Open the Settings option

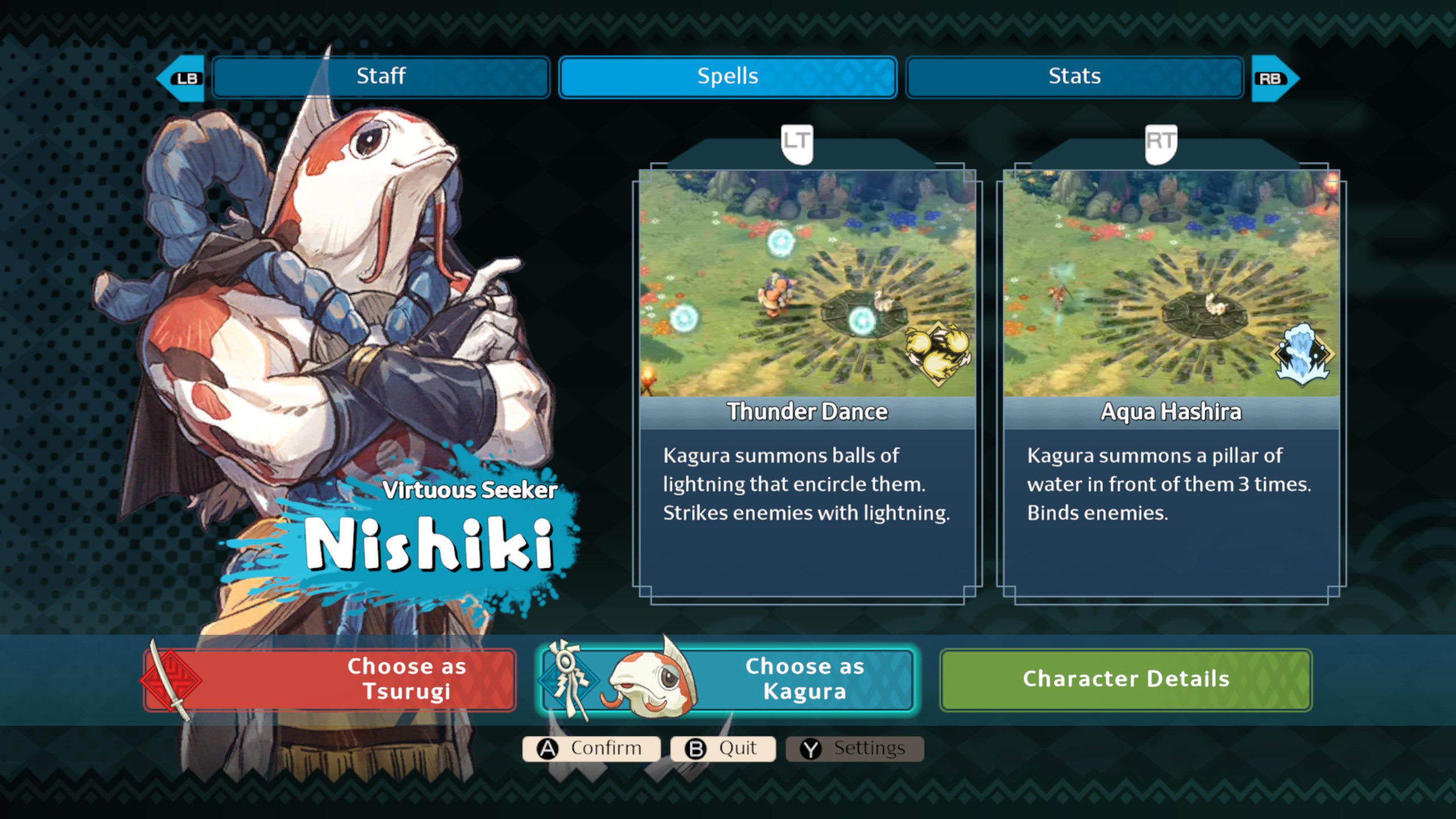(854, 748)
